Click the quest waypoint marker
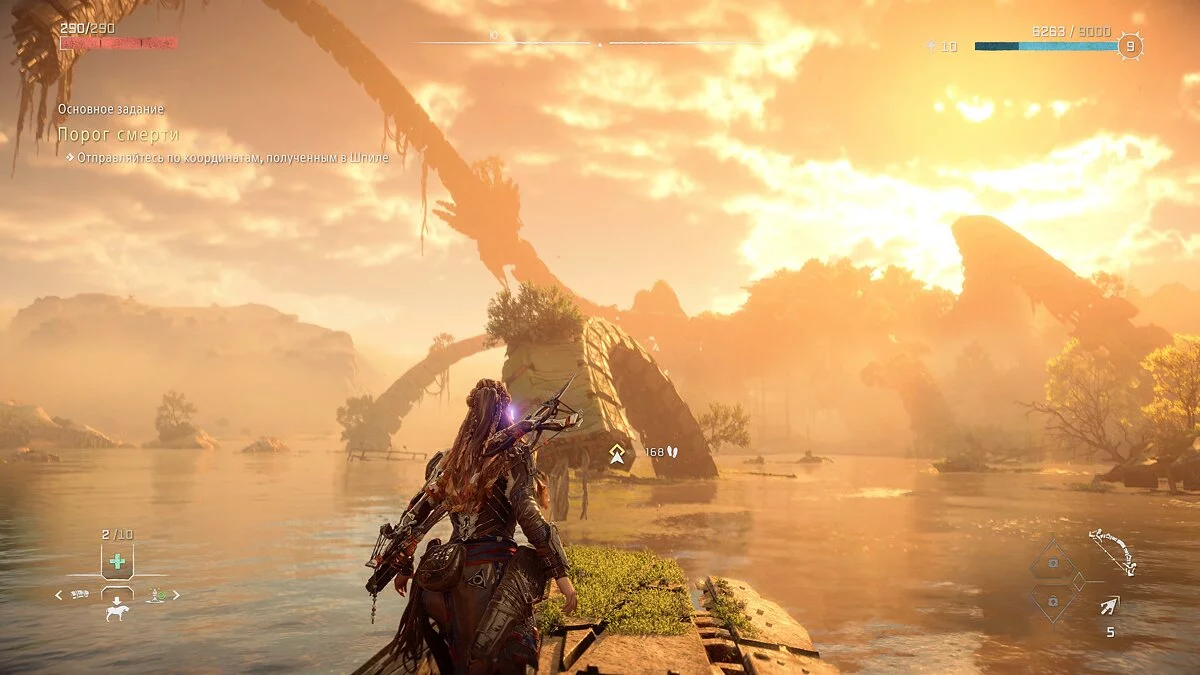 point(617,455)
